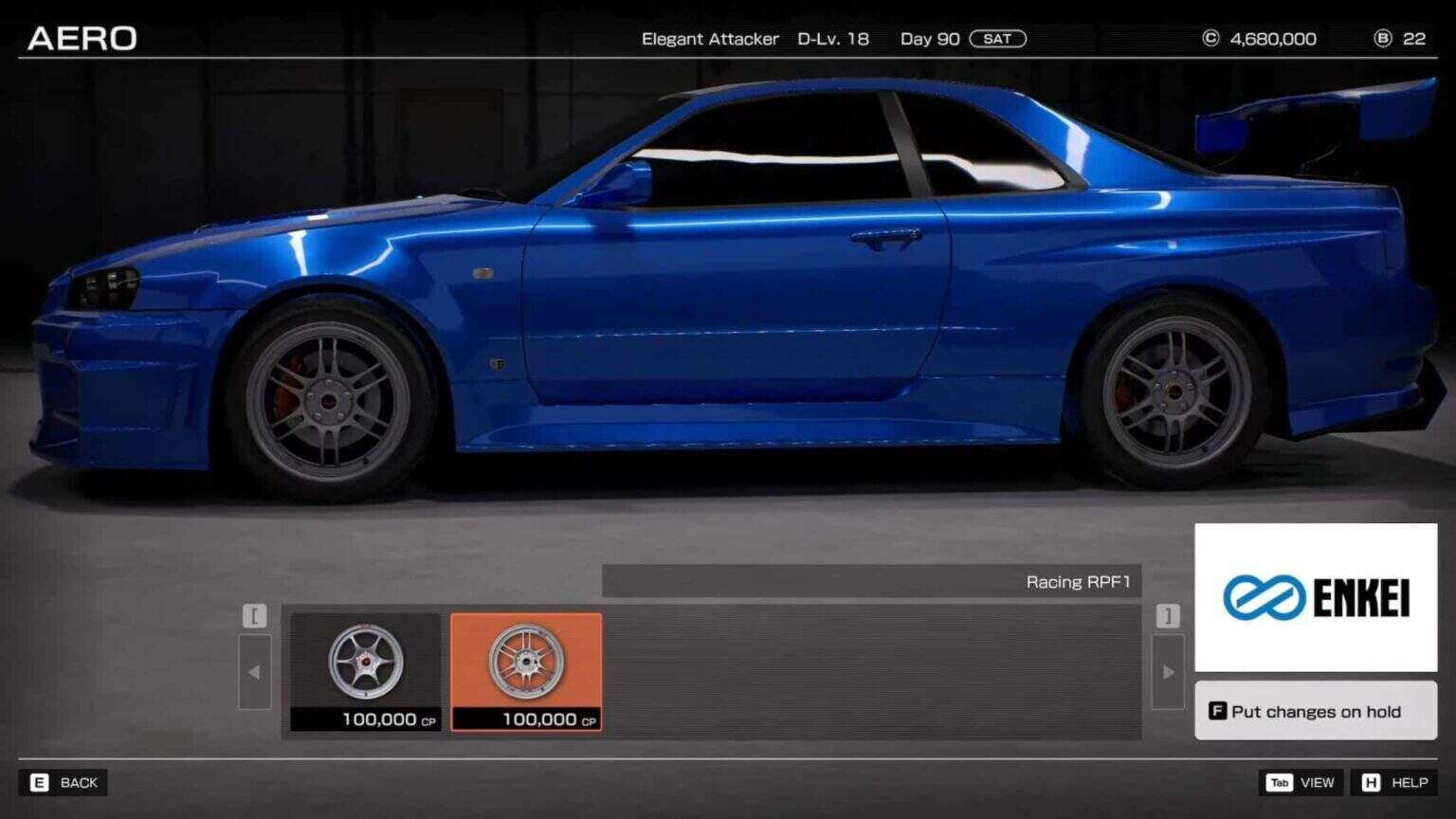
Task: Click the Elegant Attacker car name
Action: (x=709, y=40)
